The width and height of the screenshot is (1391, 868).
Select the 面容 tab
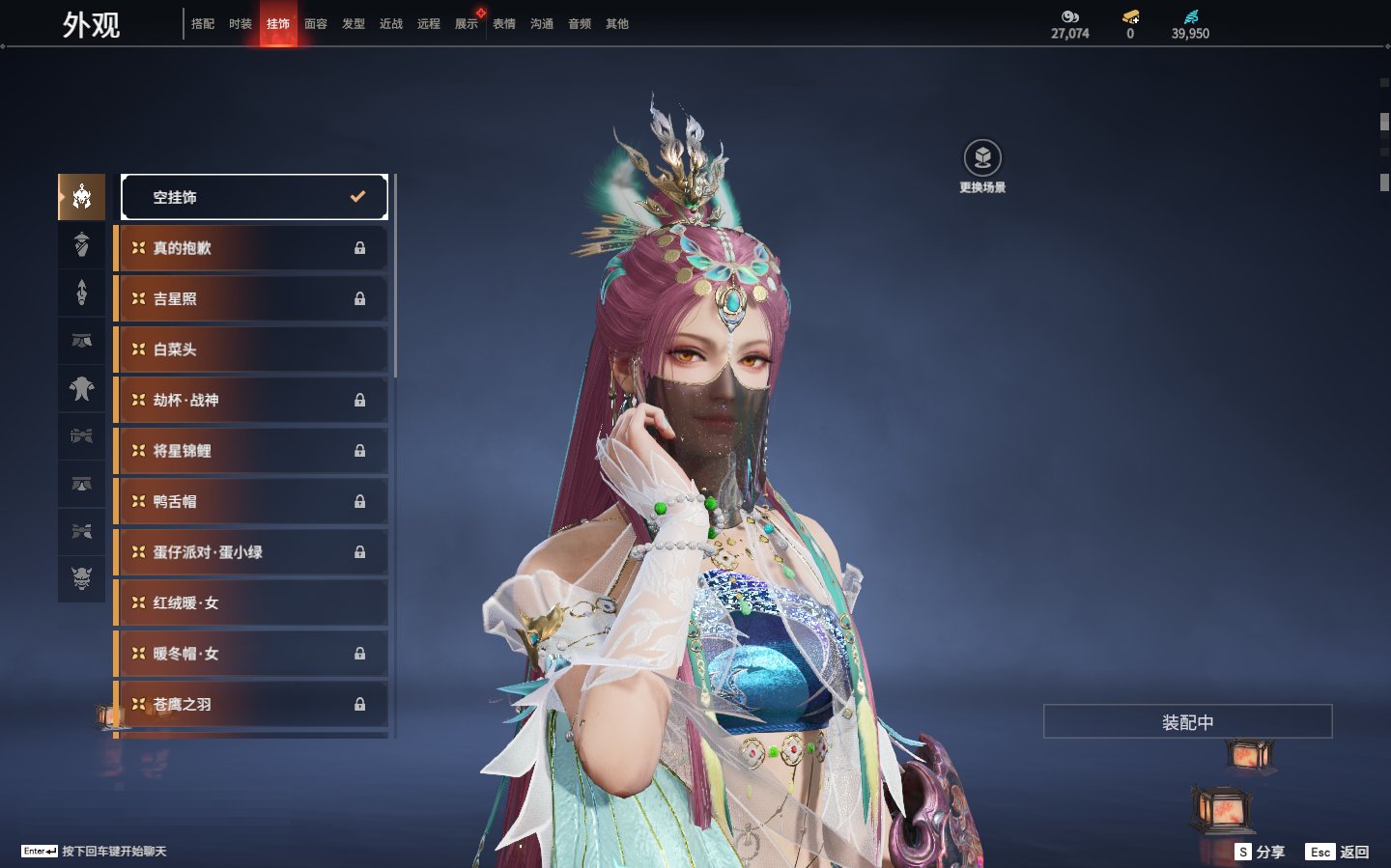click(x=316, y=24)
